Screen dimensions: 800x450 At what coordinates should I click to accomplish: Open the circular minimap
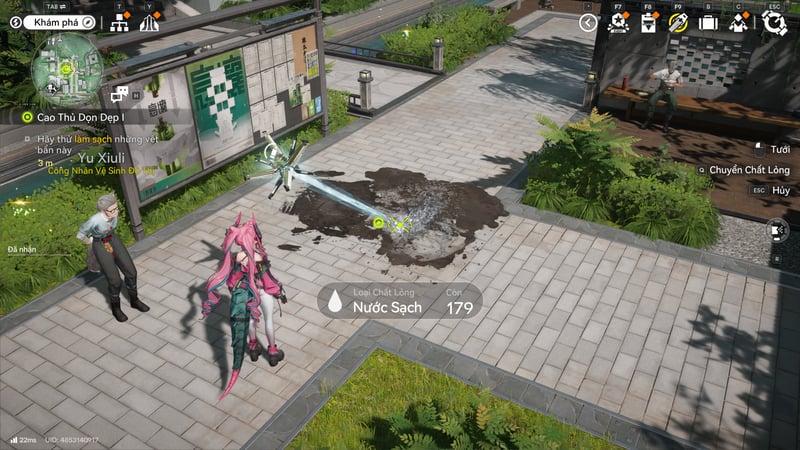(64, 68)
